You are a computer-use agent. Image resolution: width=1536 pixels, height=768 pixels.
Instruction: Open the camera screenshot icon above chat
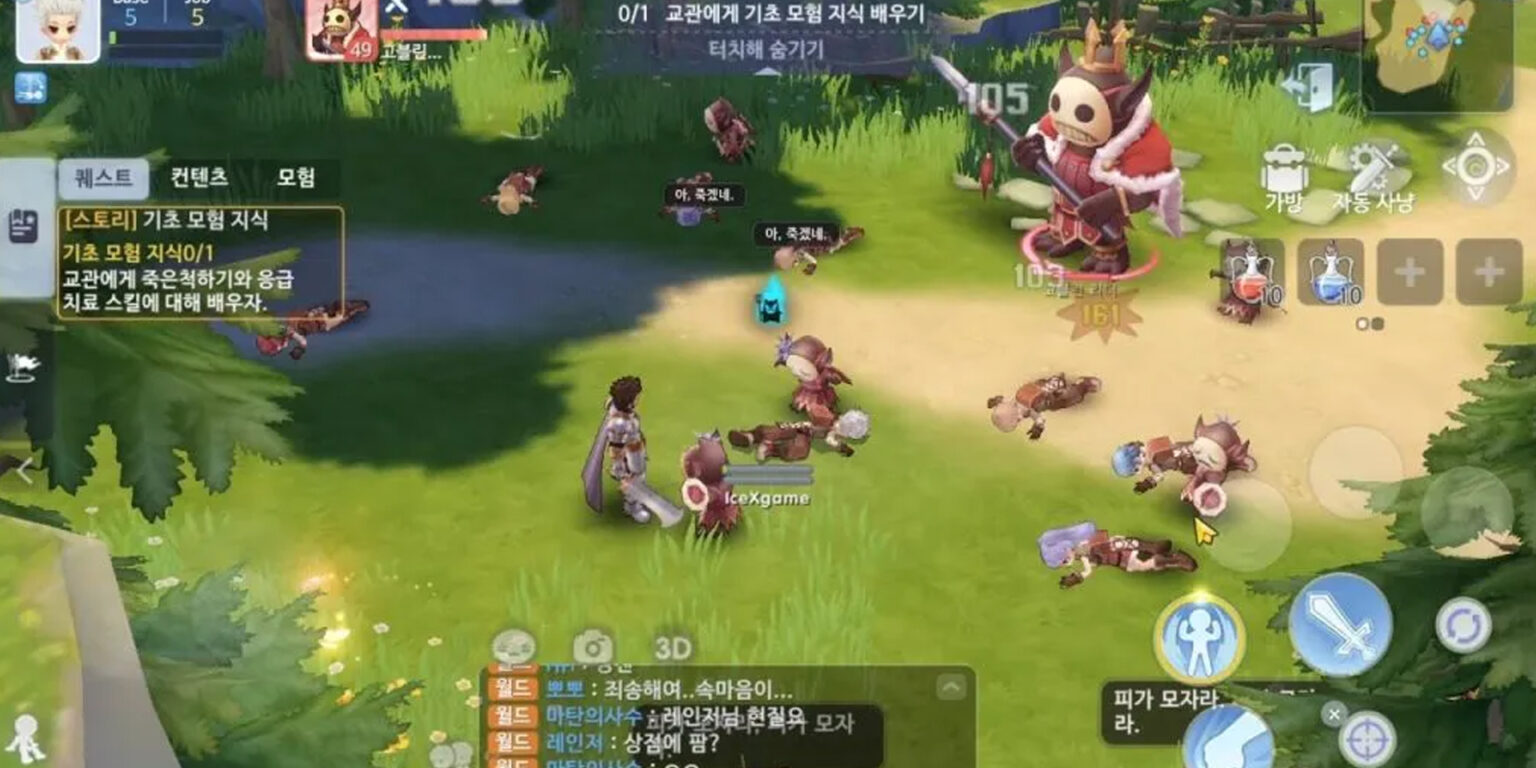pyautogui.click(x=593, y=645)
